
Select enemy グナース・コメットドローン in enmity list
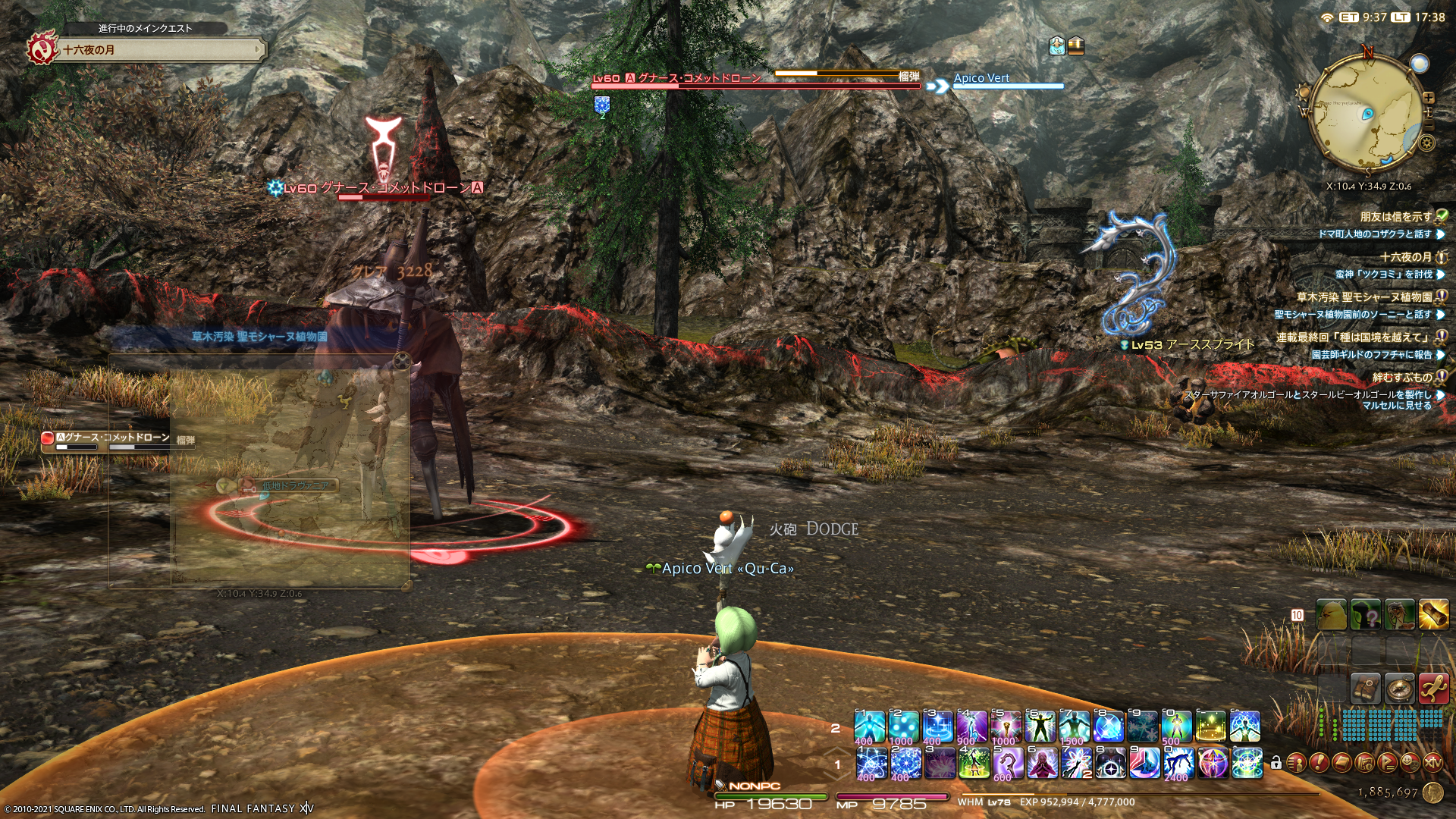pyautogui.click(x=114, y=438)
